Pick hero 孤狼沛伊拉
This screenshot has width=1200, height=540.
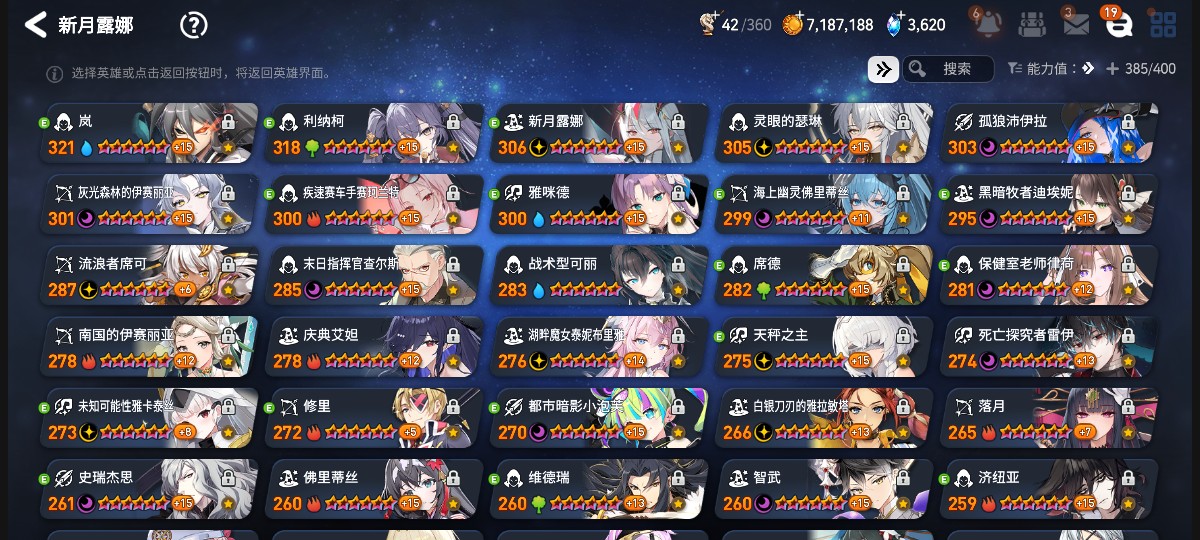point(1050,134)
